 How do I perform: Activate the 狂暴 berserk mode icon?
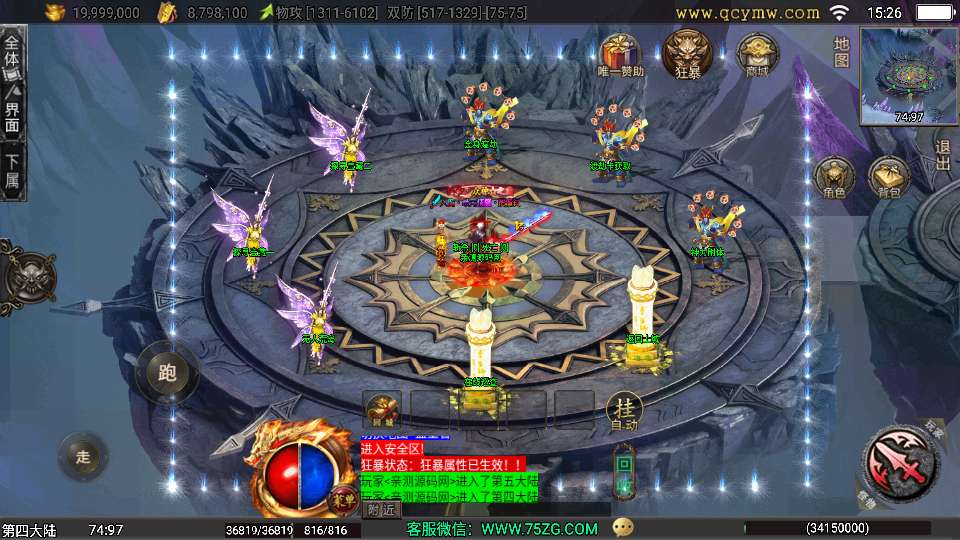tap(687, 52)
